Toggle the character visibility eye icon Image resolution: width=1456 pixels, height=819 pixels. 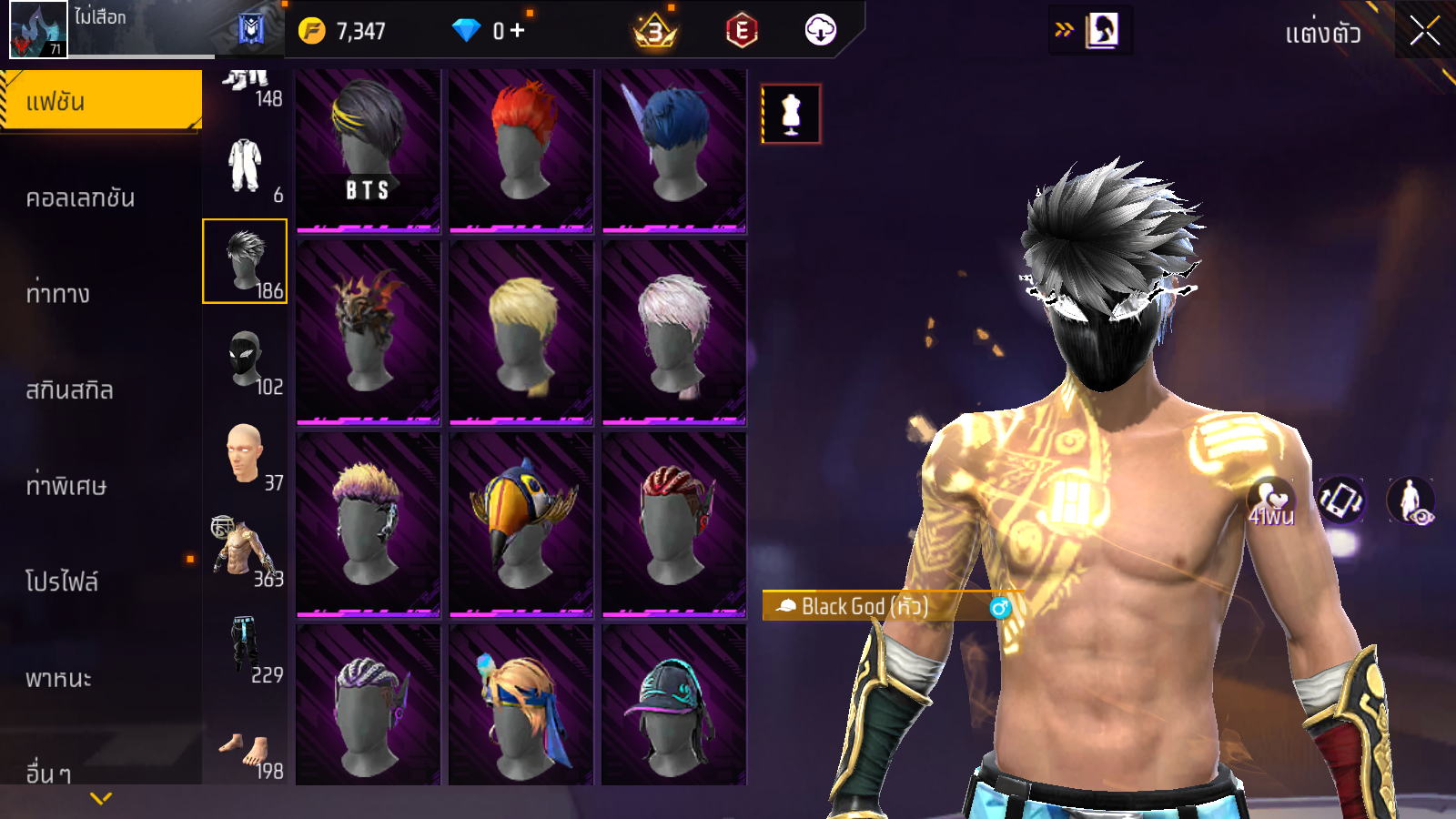[x=1410, y=500]
